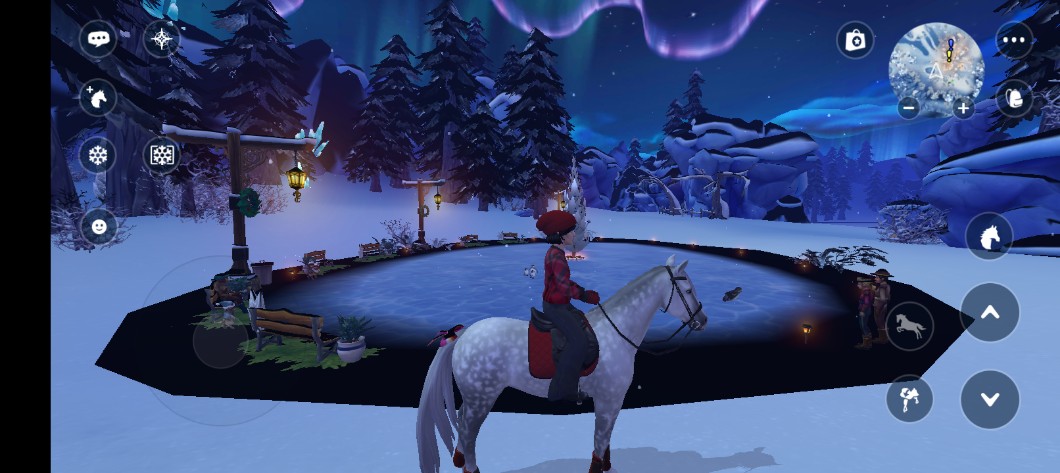Screen dimensions: 1060x473
Task: Open the circular minimap
Action: [936, 66]
